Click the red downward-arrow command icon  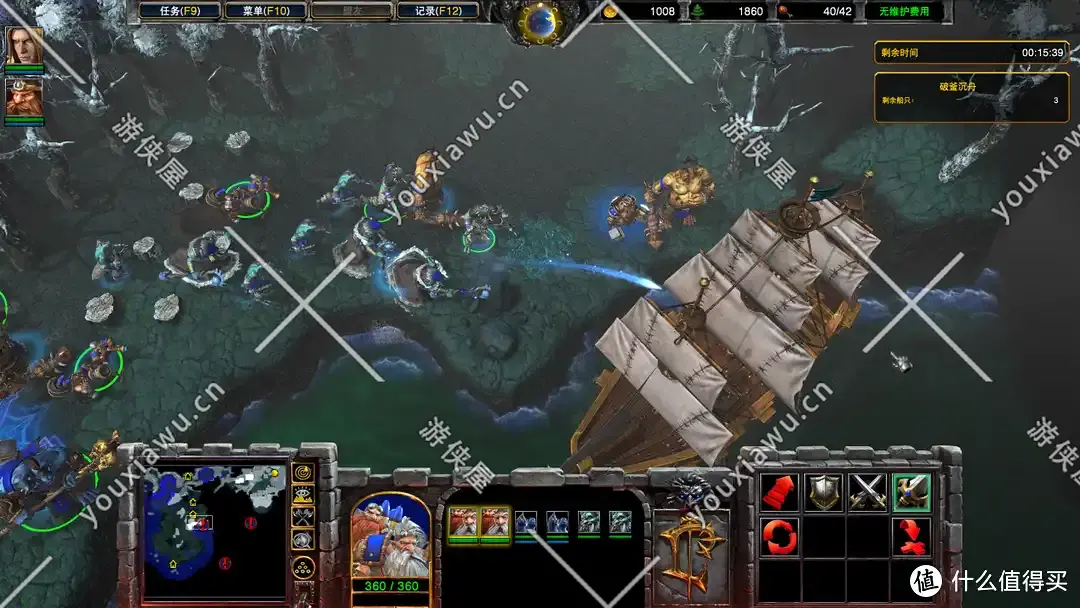[911, 536]
